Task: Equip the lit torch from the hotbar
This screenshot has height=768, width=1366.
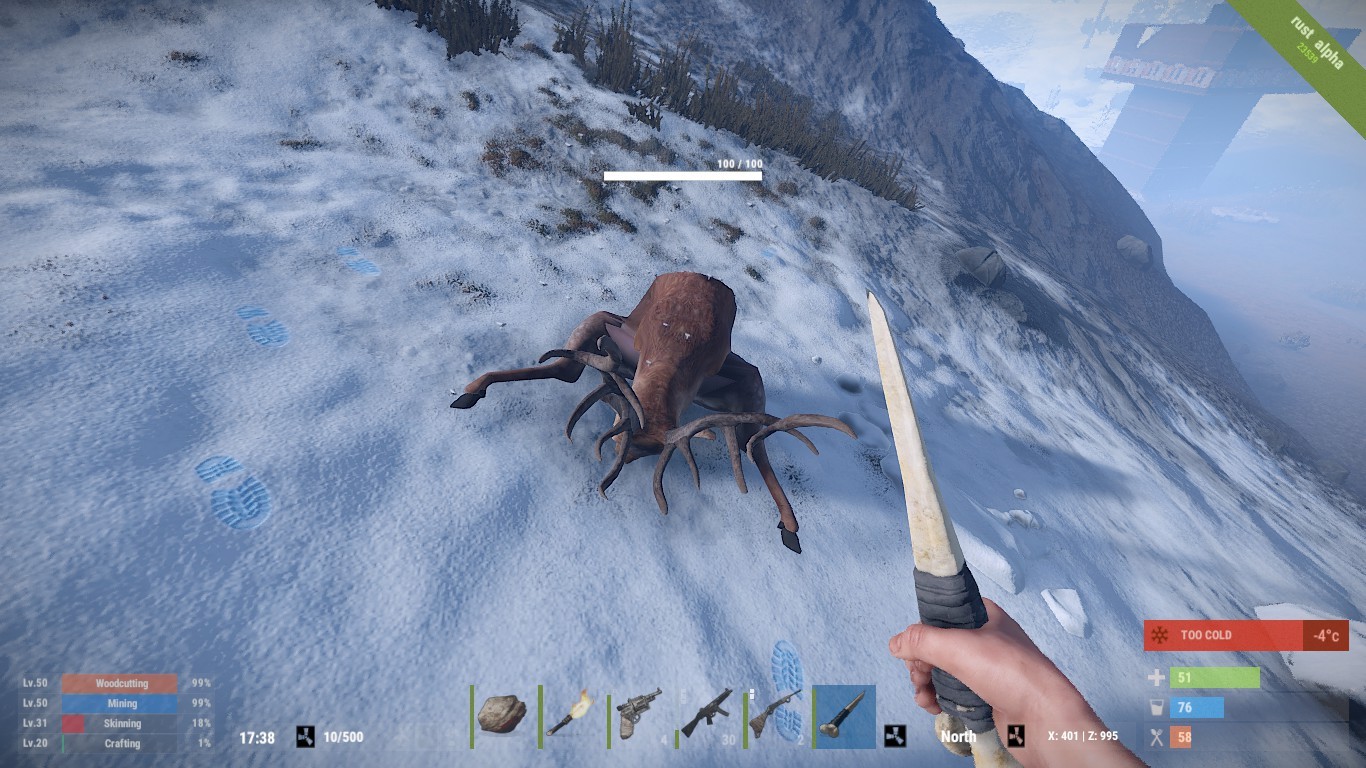Action: (x=572, y=714)
